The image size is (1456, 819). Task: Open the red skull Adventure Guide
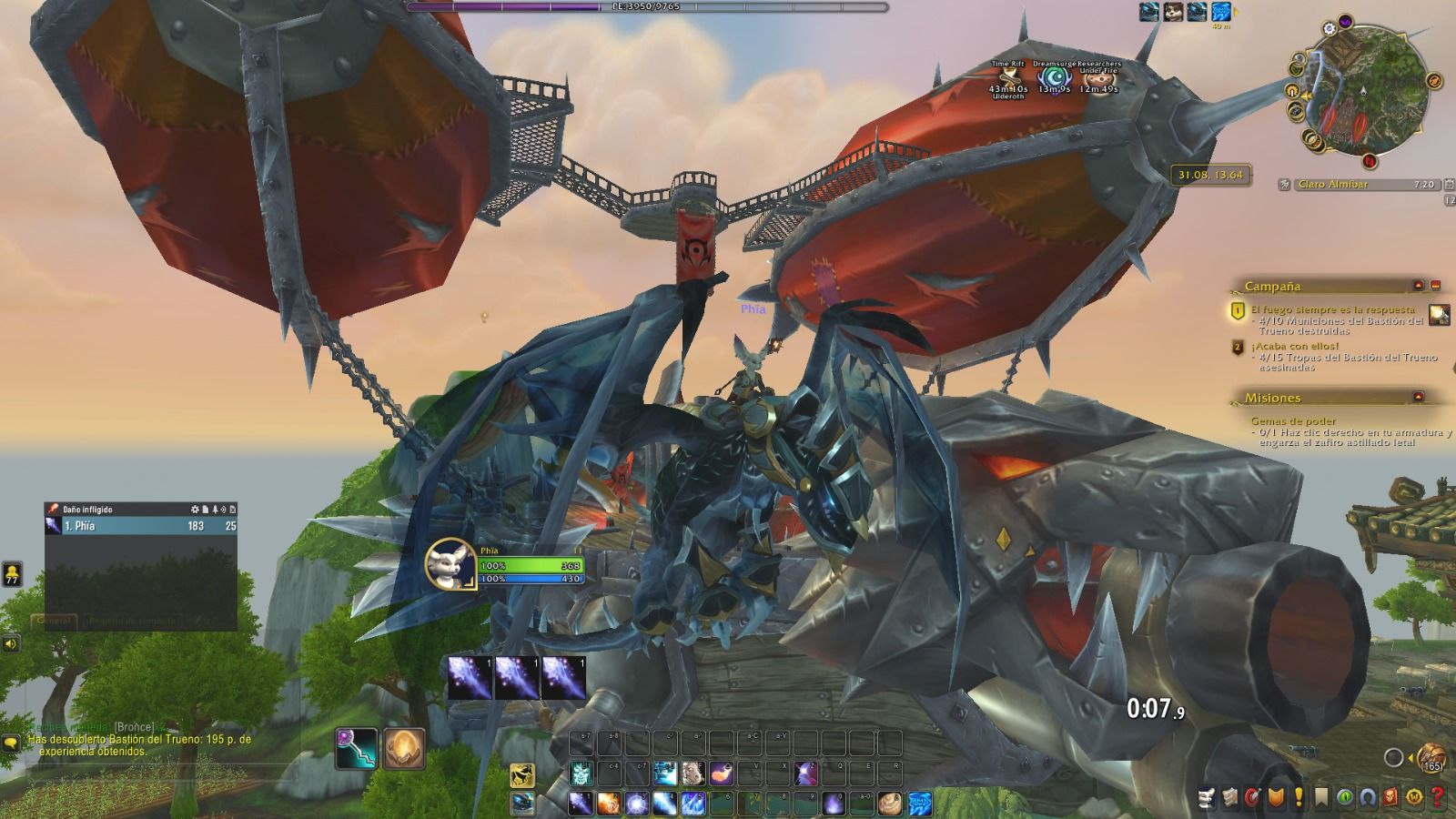click(x=1391, y=798)
